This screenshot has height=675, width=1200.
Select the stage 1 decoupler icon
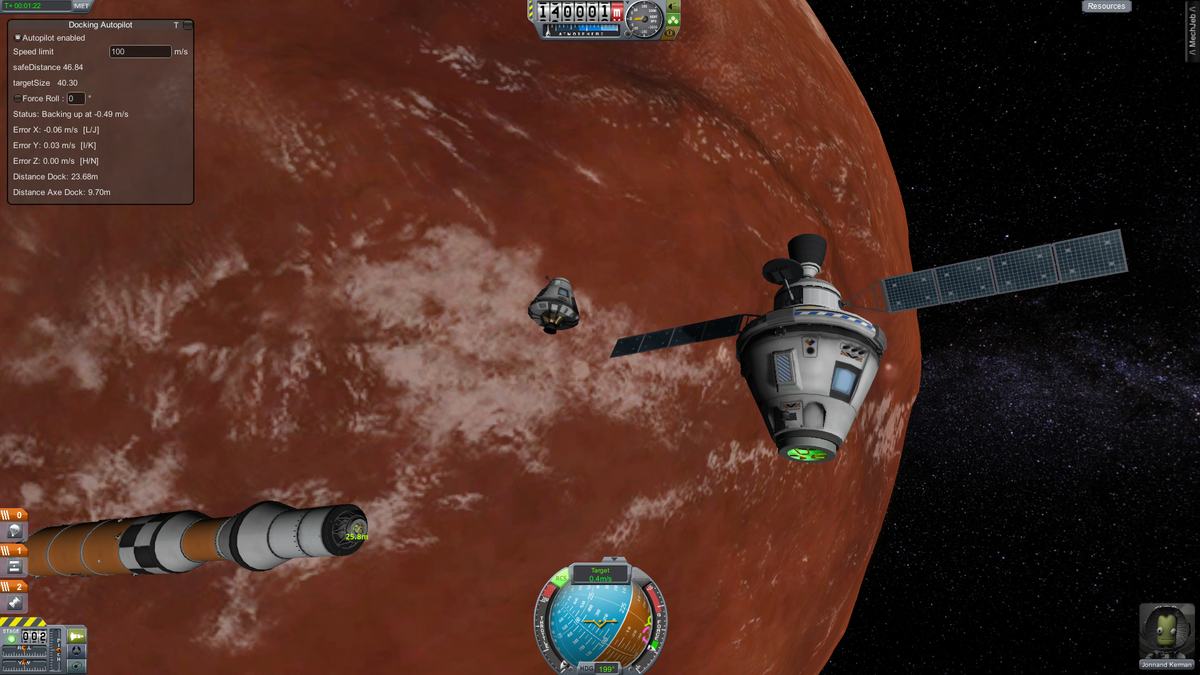click(15, 567)
